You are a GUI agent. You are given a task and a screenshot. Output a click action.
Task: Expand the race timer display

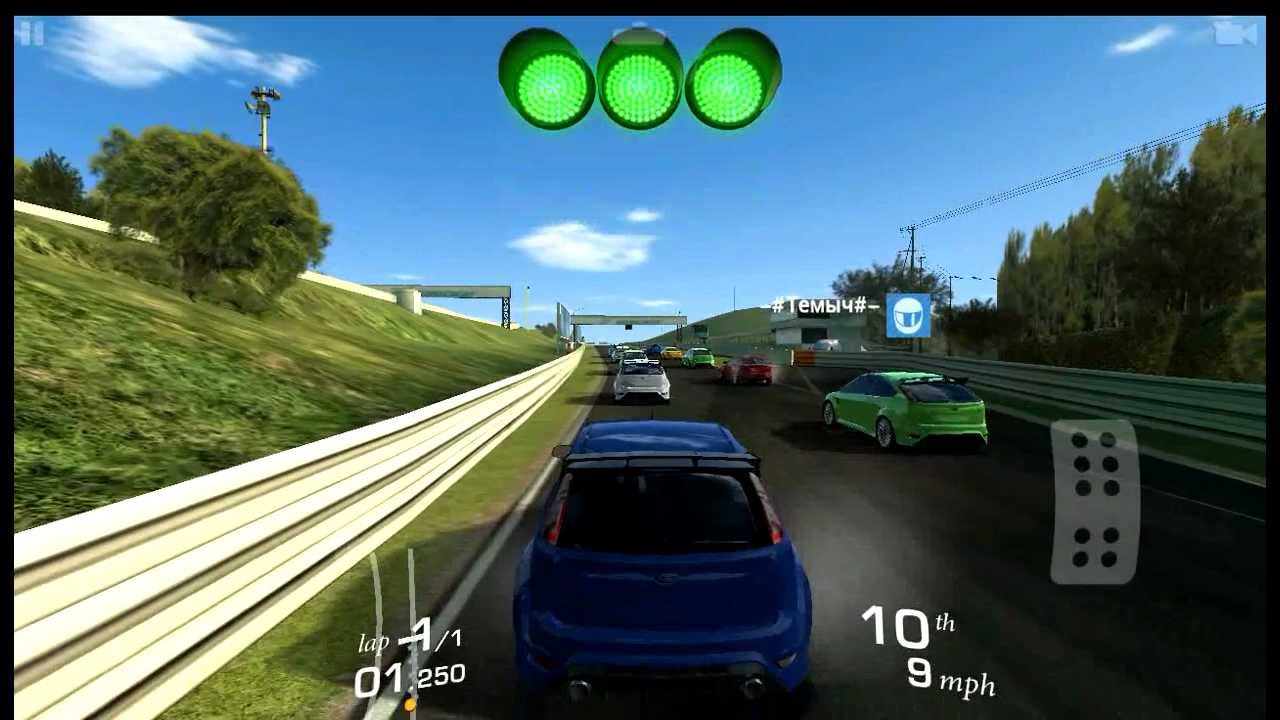(x=408, y=675)
